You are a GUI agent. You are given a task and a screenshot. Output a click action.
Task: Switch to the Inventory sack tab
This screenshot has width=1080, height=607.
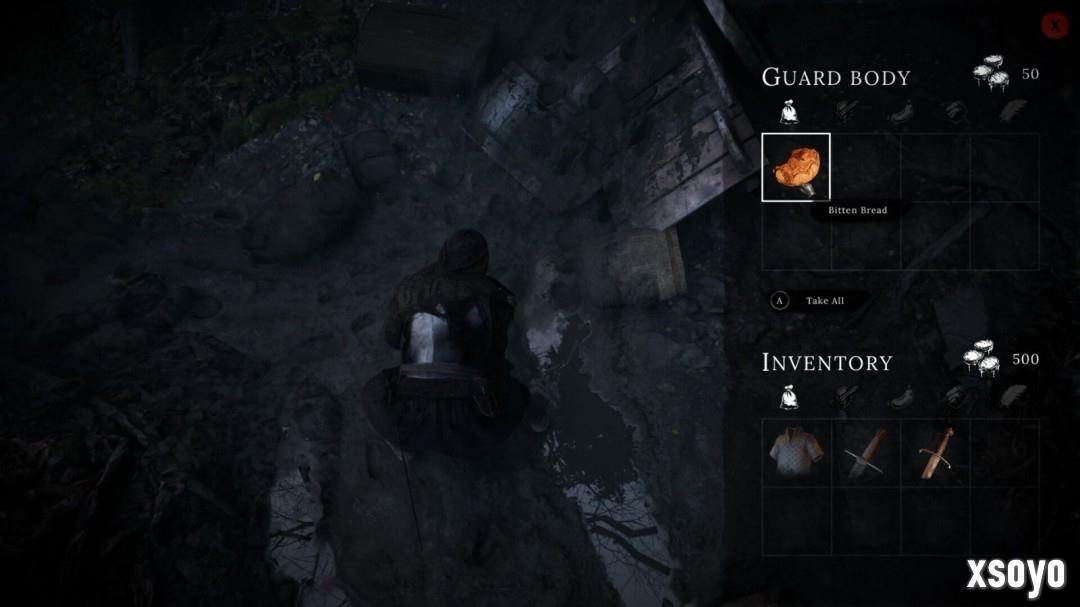click(789, 398)
